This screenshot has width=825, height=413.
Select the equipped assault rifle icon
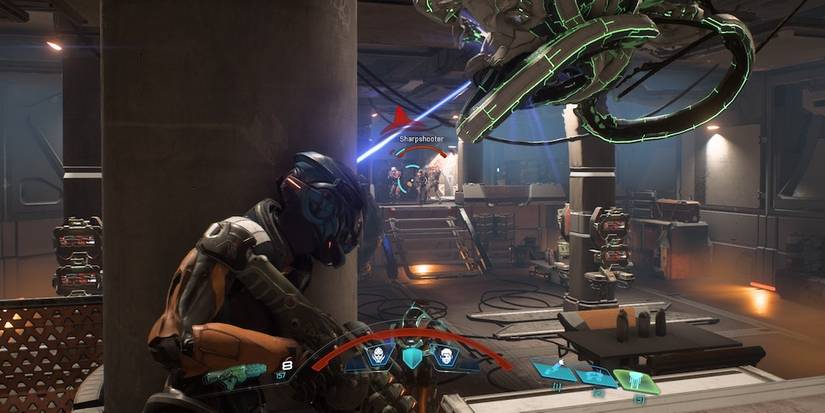coord(226,376)
